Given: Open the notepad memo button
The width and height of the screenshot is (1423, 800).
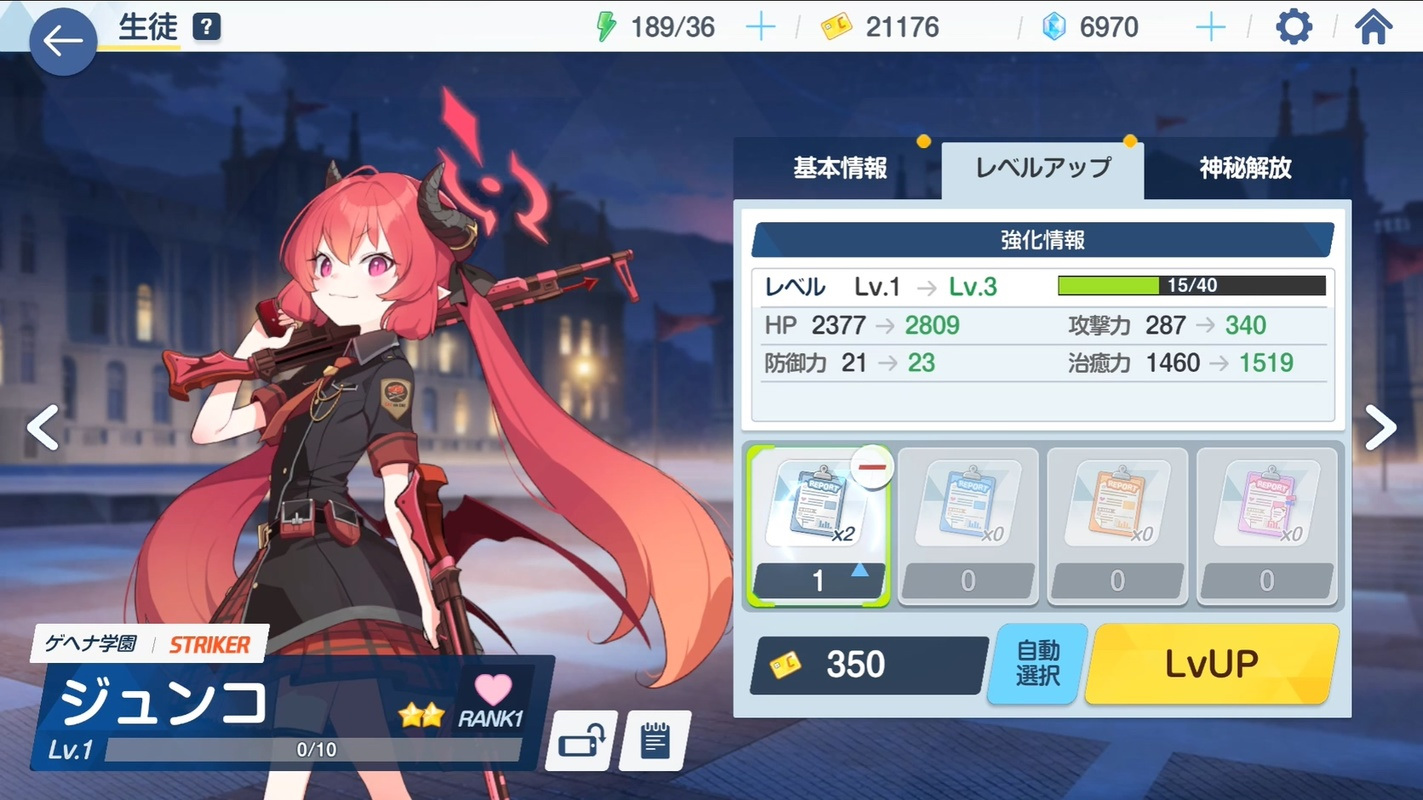Looking at the screenshot, I should [x=654, y=741].
